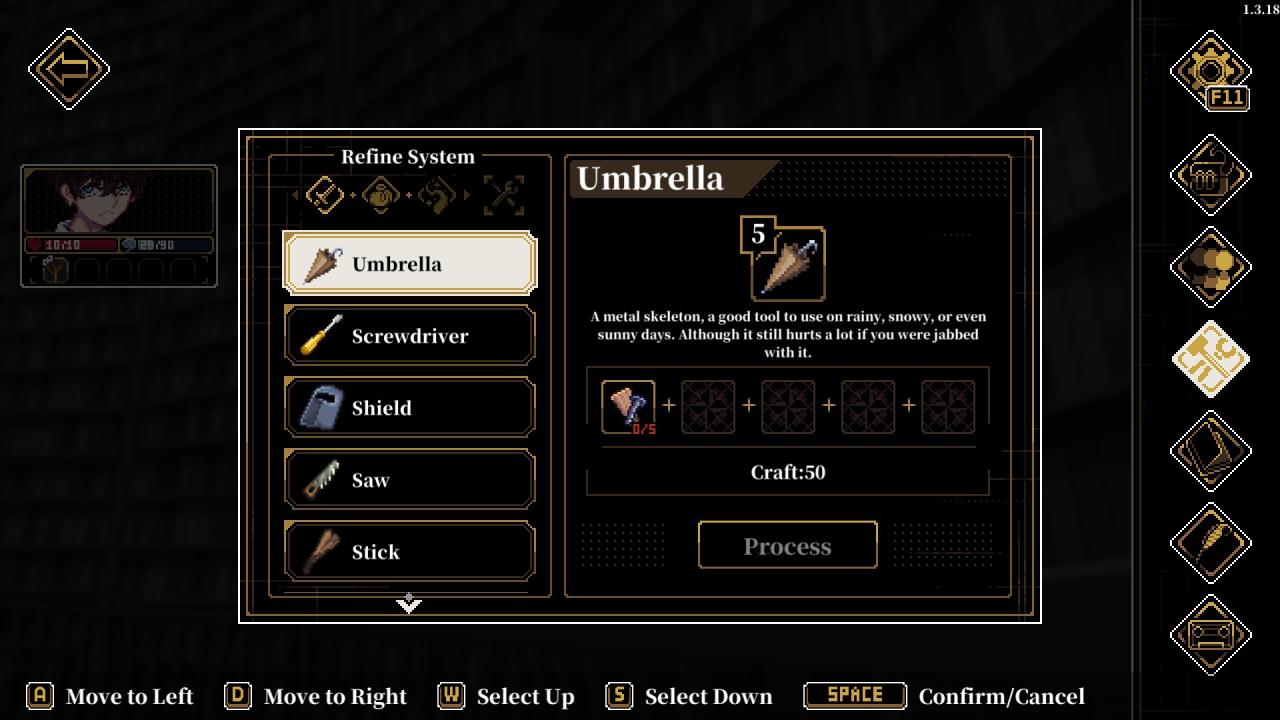Open the cassette tape icon
1280x720 pixels.
coord(1210,635)
